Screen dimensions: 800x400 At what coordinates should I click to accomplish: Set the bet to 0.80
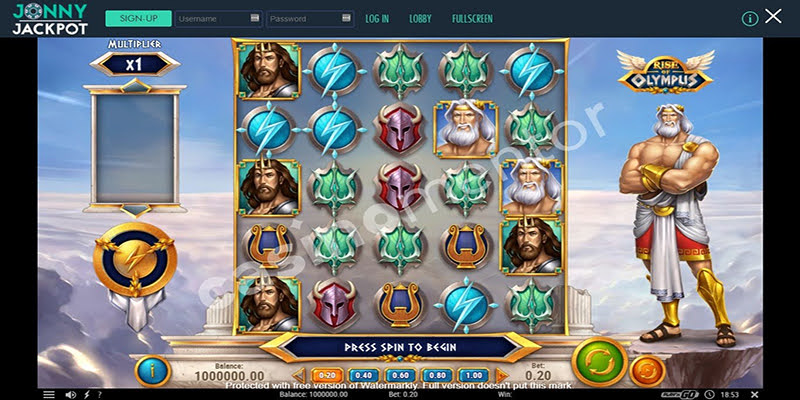coord(435,376)
